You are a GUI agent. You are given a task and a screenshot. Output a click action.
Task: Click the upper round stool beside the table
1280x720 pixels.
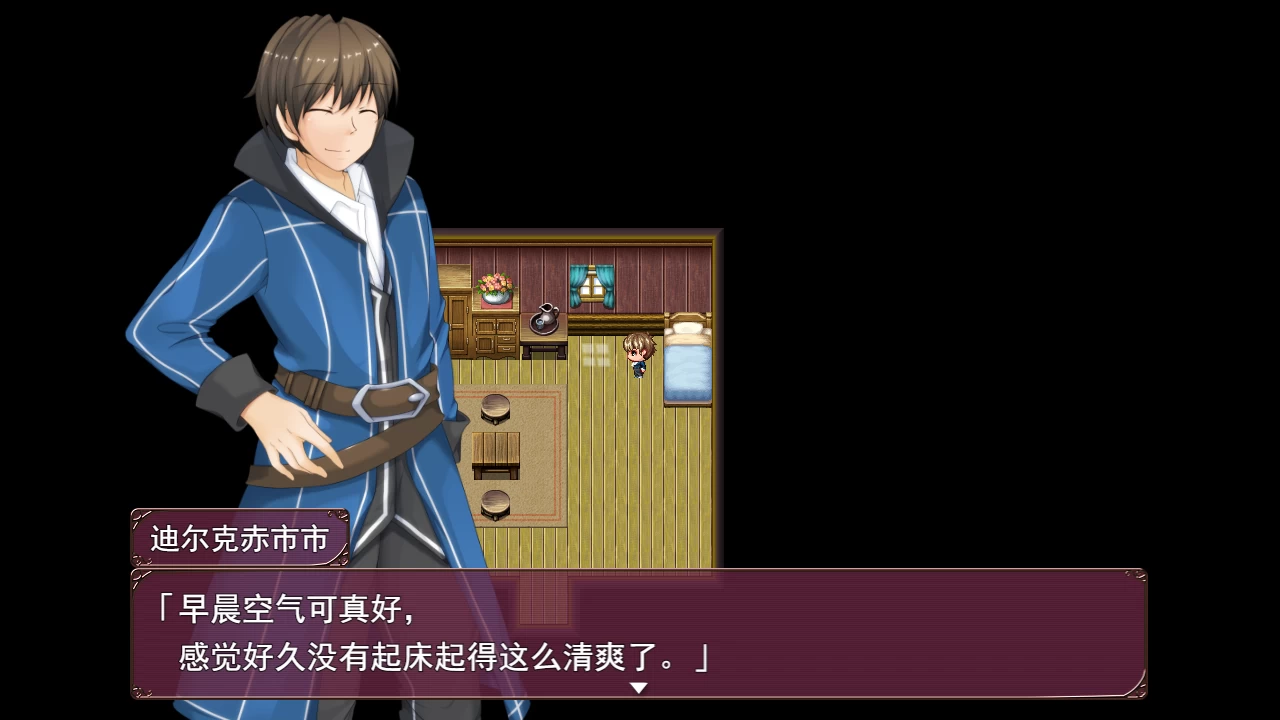493,408
